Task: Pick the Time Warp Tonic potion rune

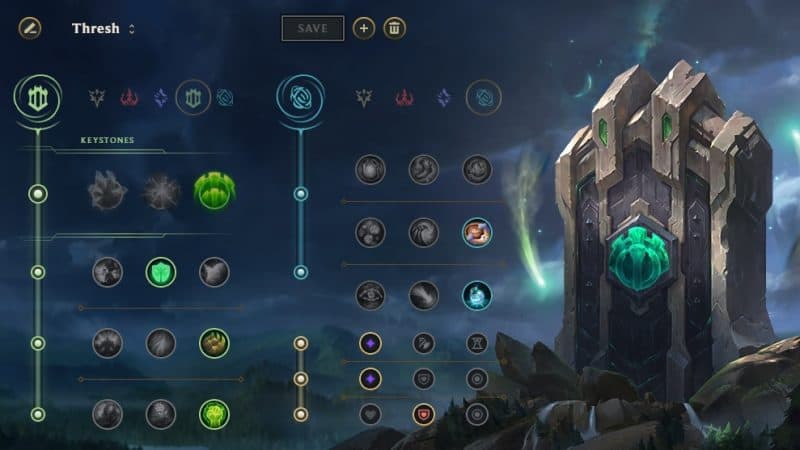Action: point(476,295)
